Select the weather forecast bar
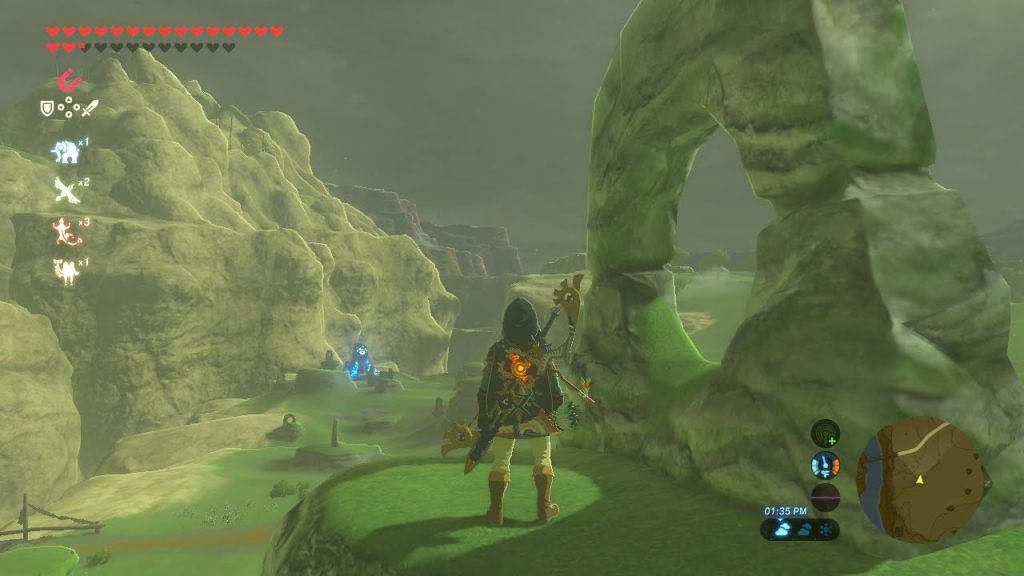 800,529
